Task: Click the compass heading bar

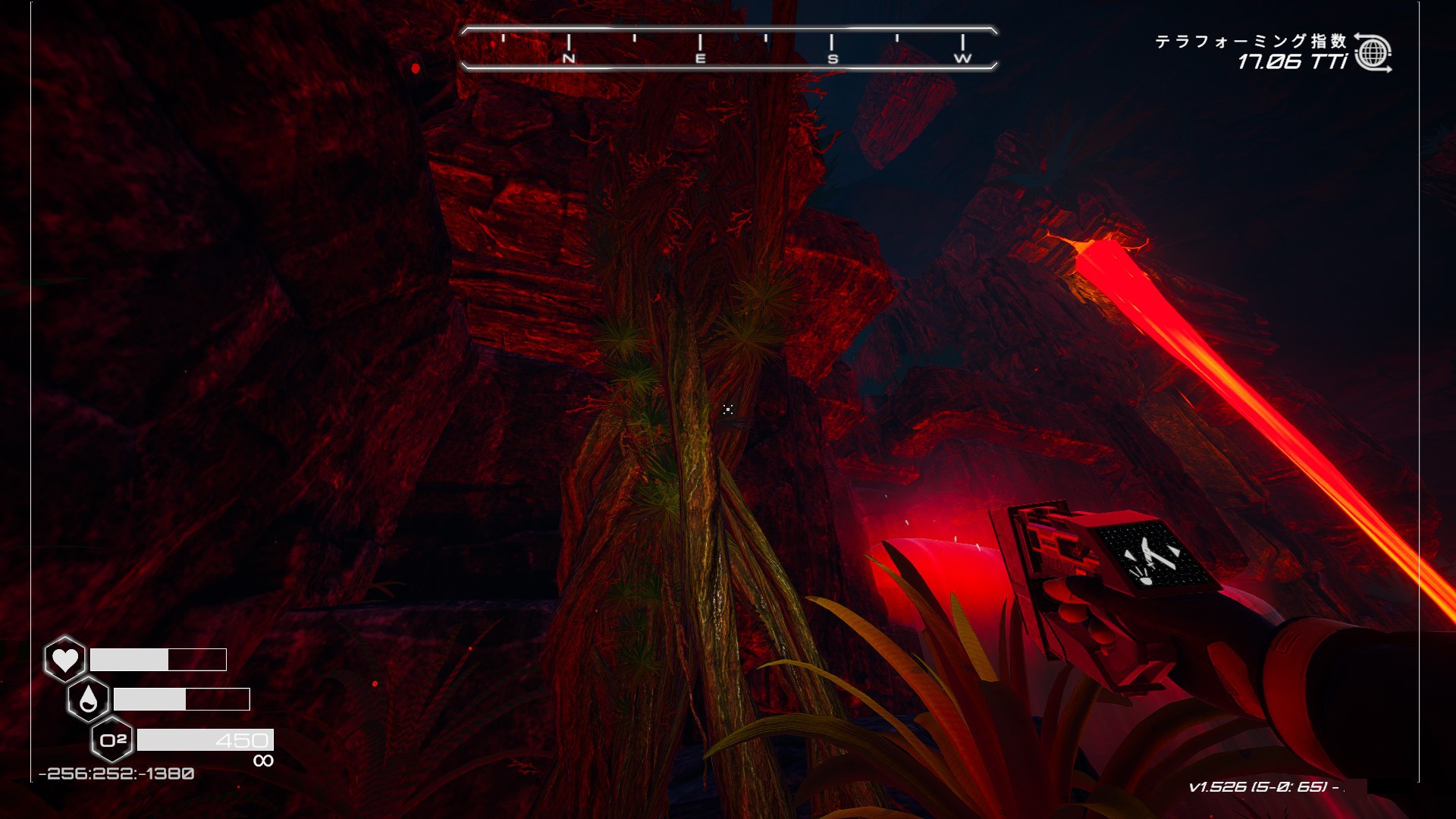Action: 729,49
